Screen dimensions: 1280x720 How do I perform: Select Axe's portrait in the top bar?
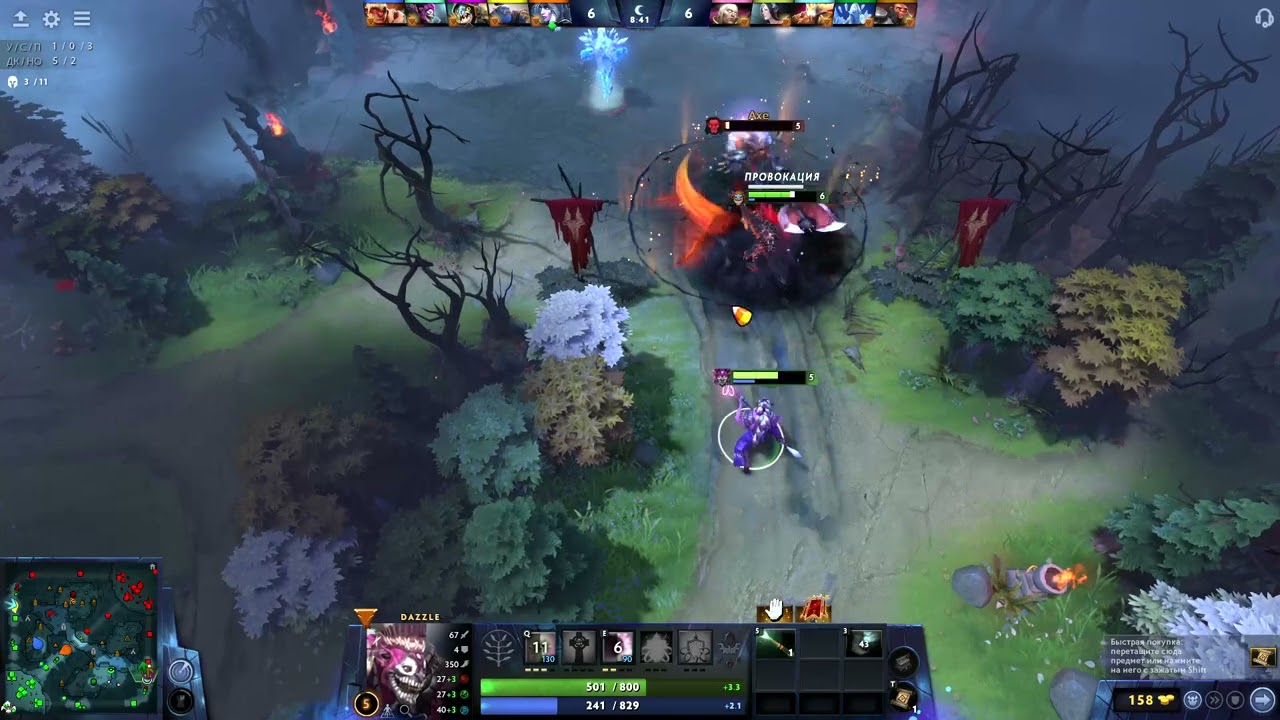pos(894,14)
